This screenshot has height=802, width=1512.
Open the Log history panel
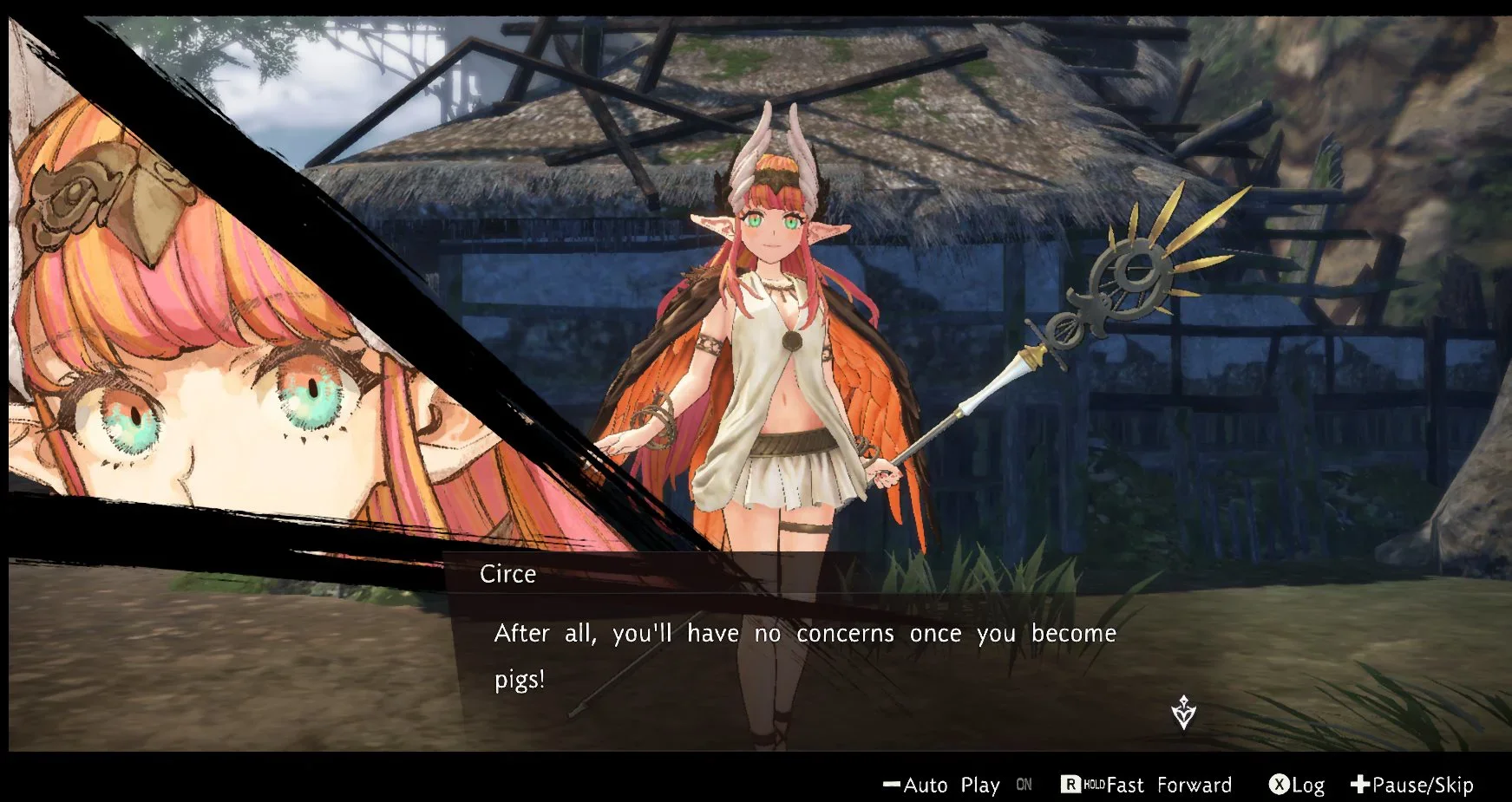pos(1307,786)
